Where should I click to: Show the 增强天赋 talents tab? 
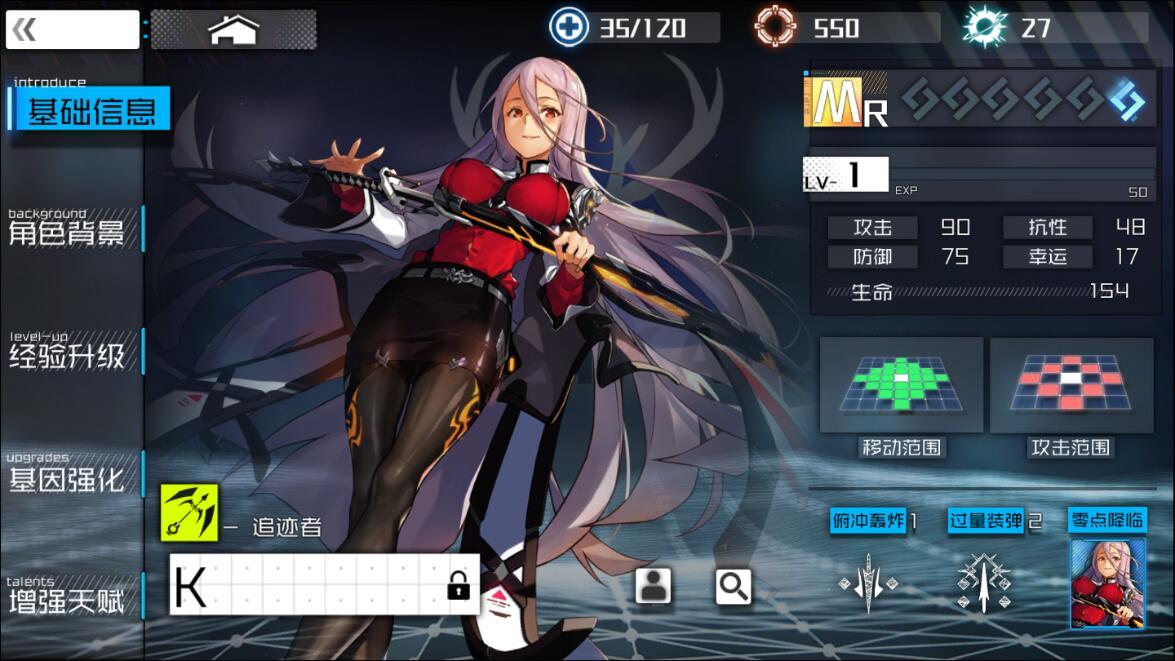point(68,600)
